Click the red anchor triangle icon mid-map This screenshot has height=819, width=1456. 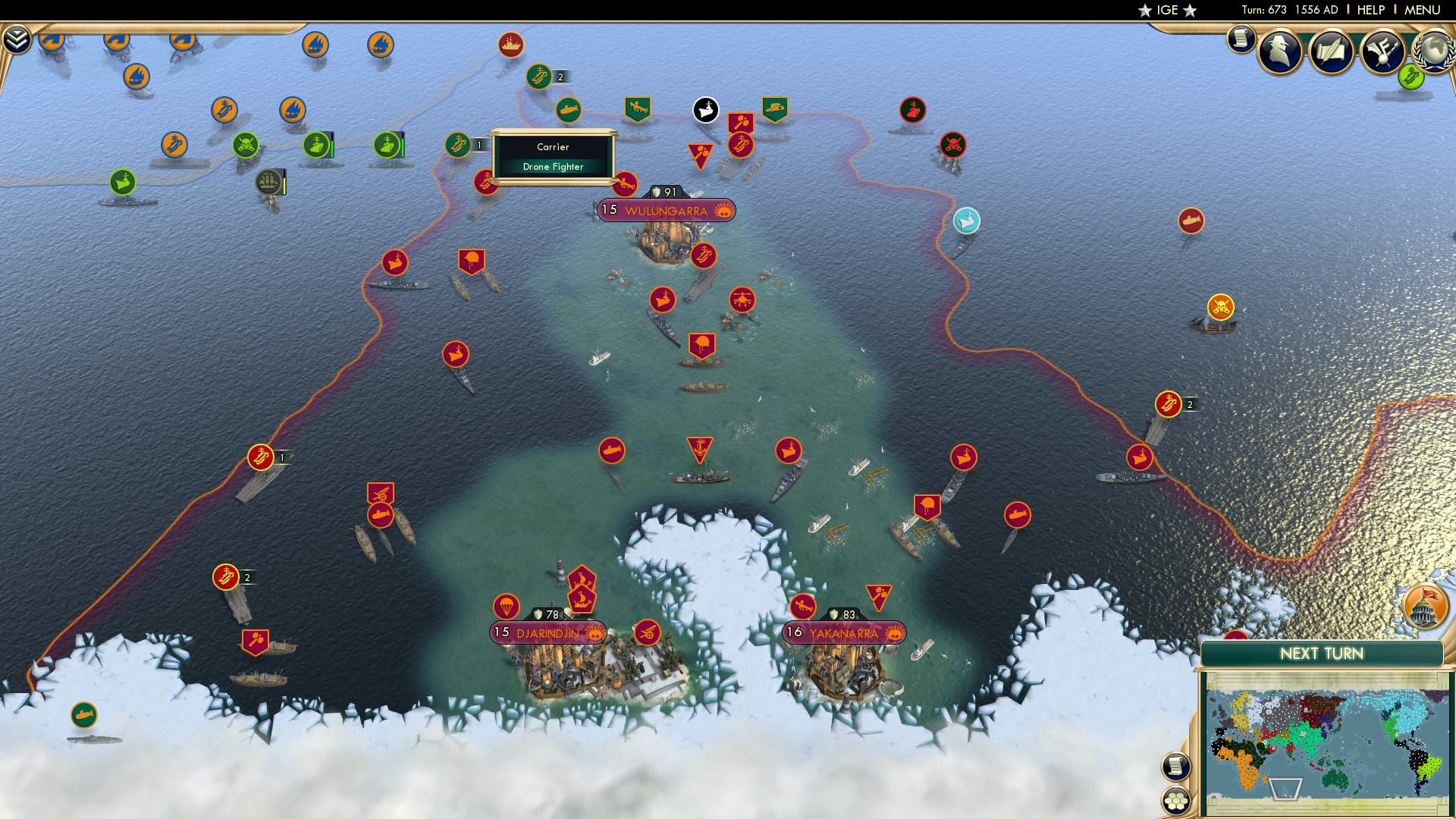click(x=700, y=450)
